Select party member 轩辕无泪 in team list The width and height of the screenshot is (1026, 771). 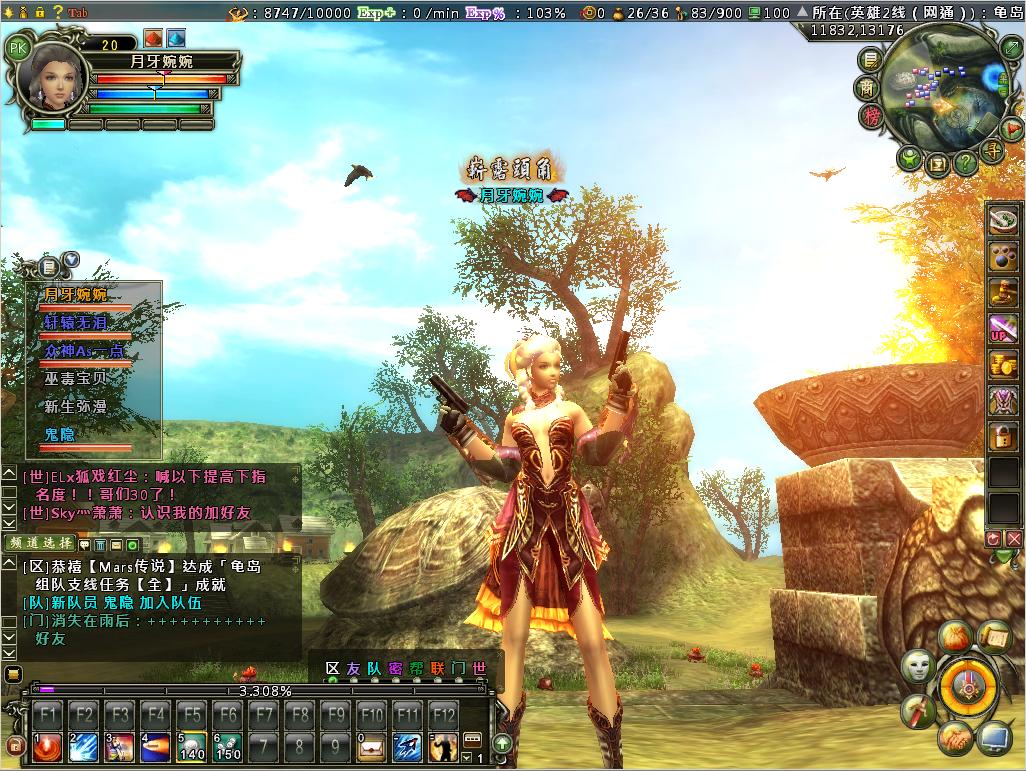click(76, 323)
